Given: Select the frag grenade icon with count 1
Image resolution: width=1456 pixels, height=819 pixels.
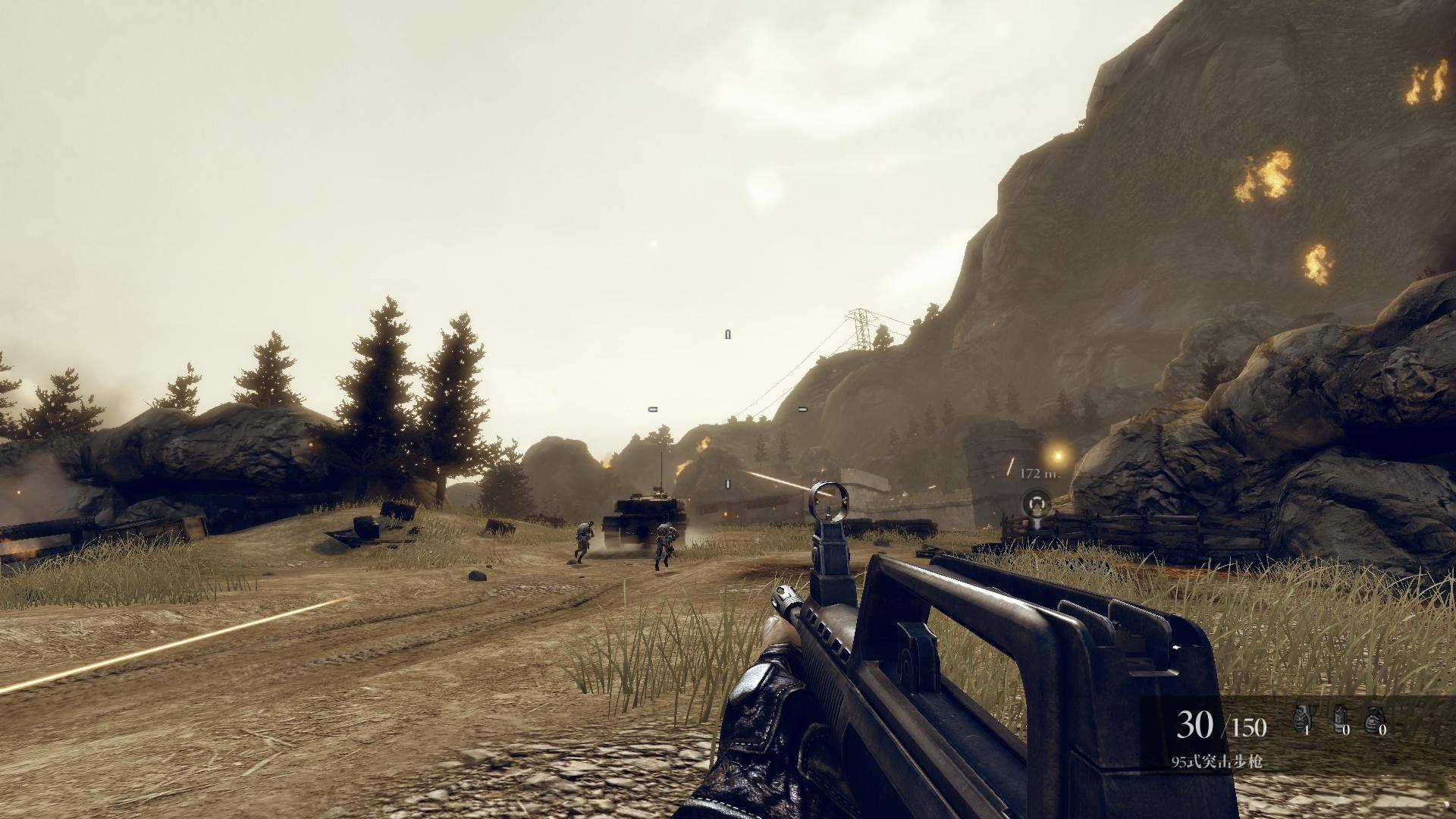Looking at the screenshot, I should pyautogui.click(x=1302, y=718).
